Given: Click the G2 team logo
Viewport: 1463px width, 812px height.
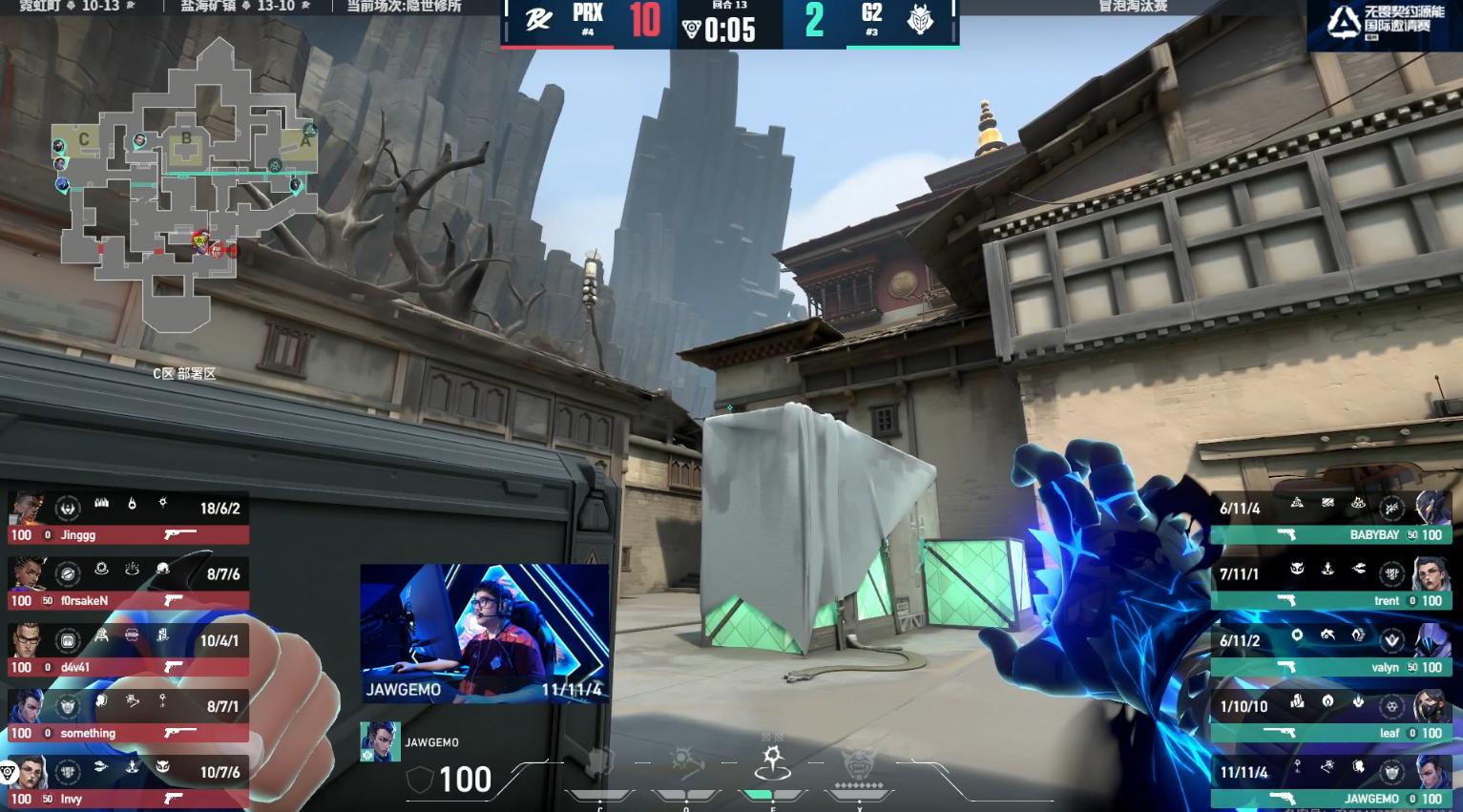Looking at the screenshot, I should click(x=920, y=19).
